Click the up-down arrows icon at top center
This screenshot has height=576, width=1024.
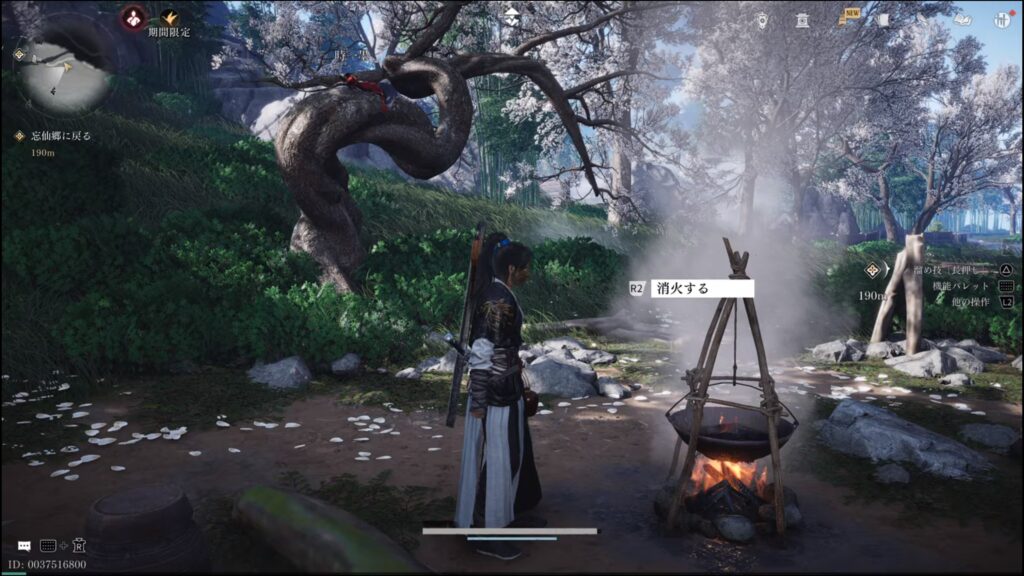point(512,16)
